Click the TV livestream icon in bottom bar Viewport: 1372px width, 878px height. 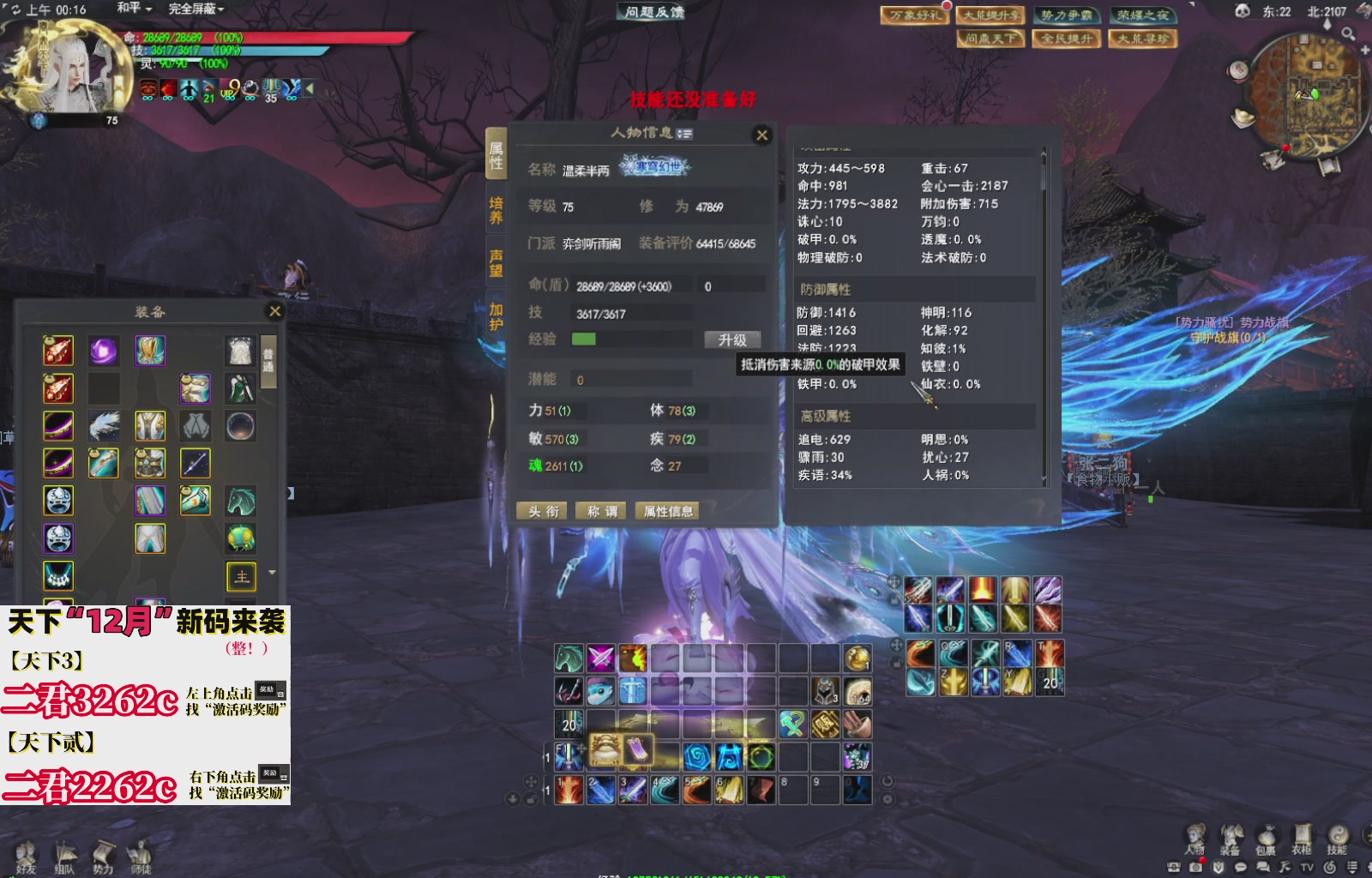1308,868
